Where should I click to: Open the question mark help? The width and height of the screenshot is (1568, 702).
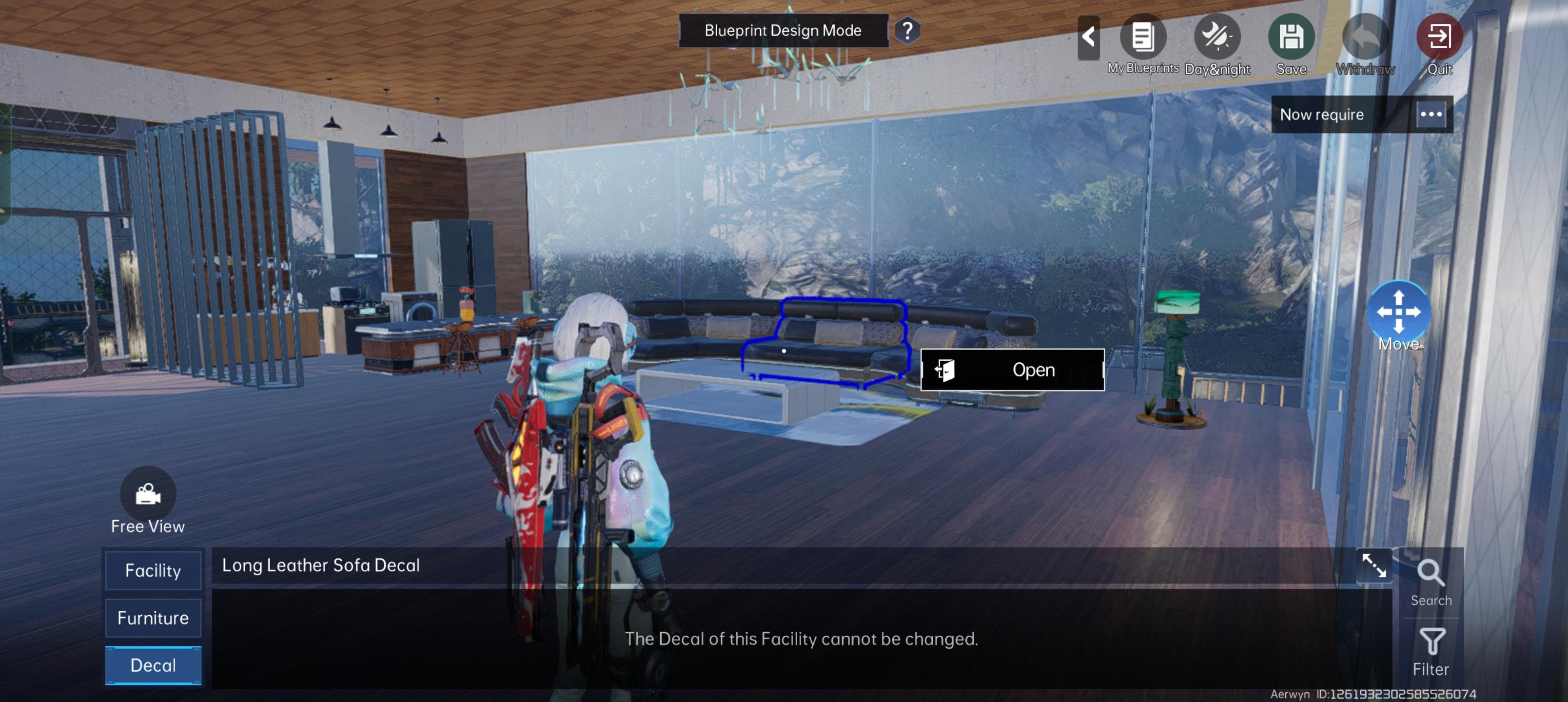click(907, 30)
